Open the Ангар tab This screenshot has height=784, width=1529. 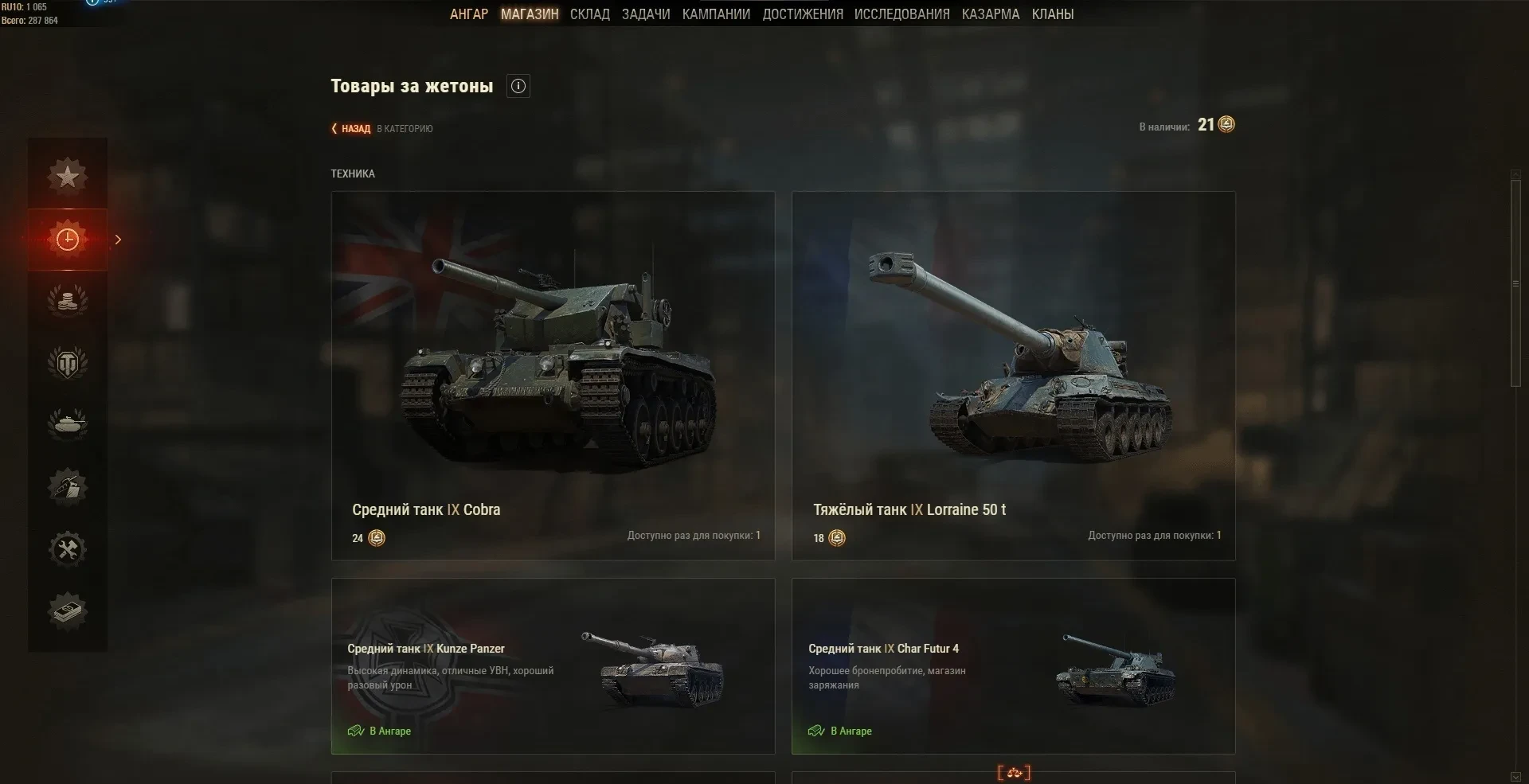pos(468,14)
